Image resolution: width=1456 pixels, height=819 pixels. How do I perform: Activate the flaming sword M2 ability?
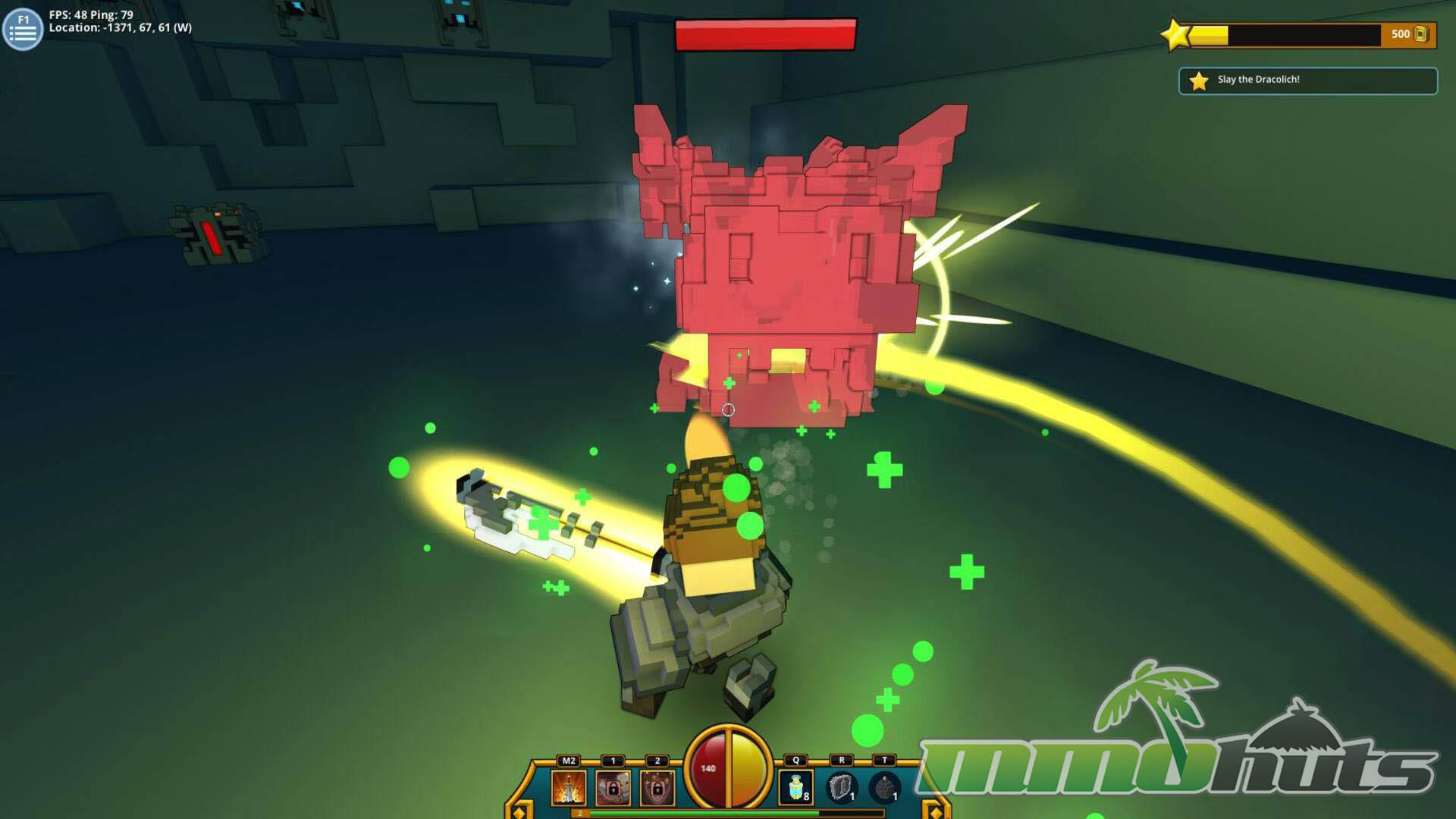pyautogui.click(x=568, y=788)
